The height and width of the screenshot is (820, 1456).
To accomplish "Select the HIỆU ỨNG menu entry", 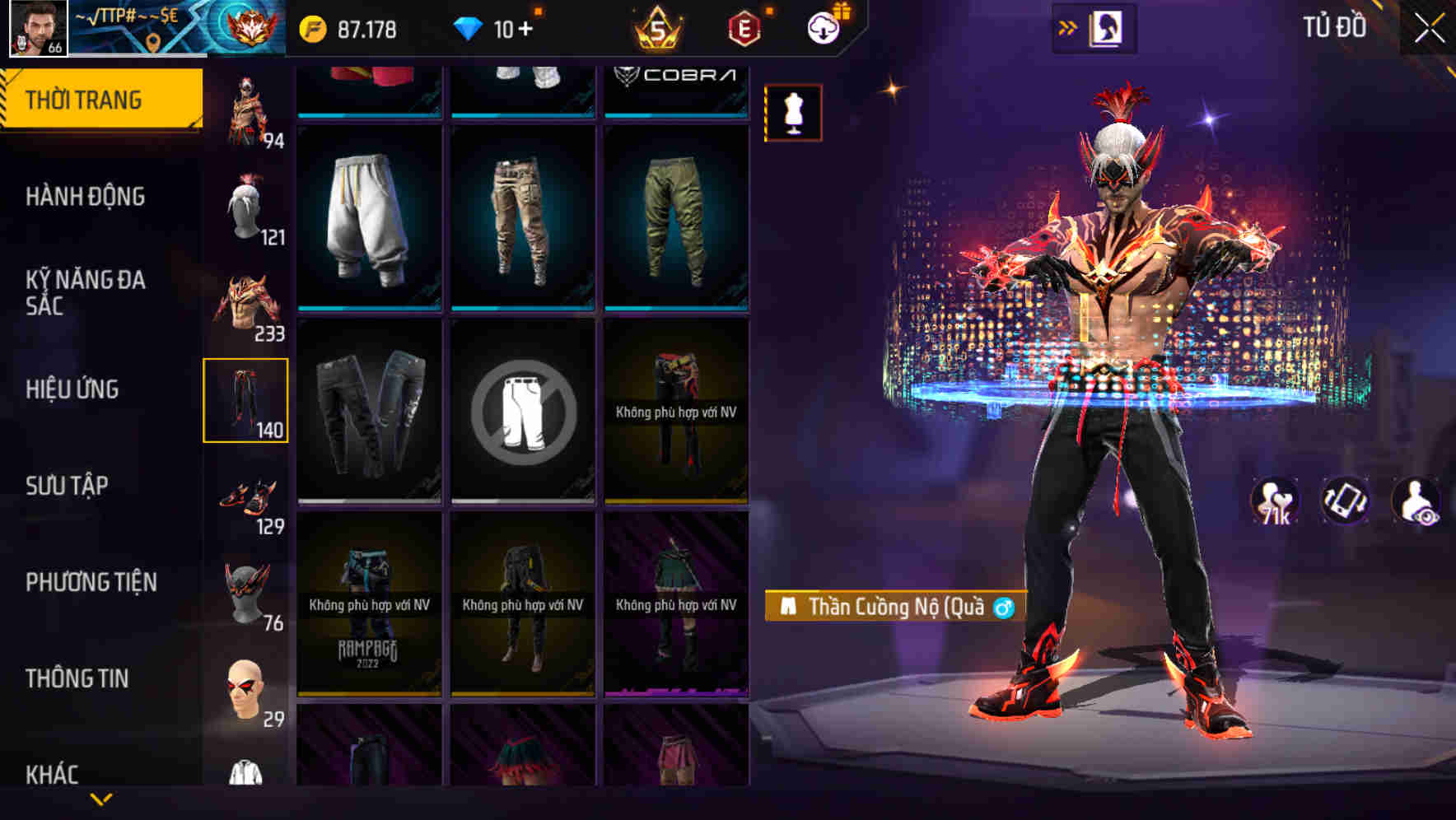I will pyautogui.click(x=74, y=389).
